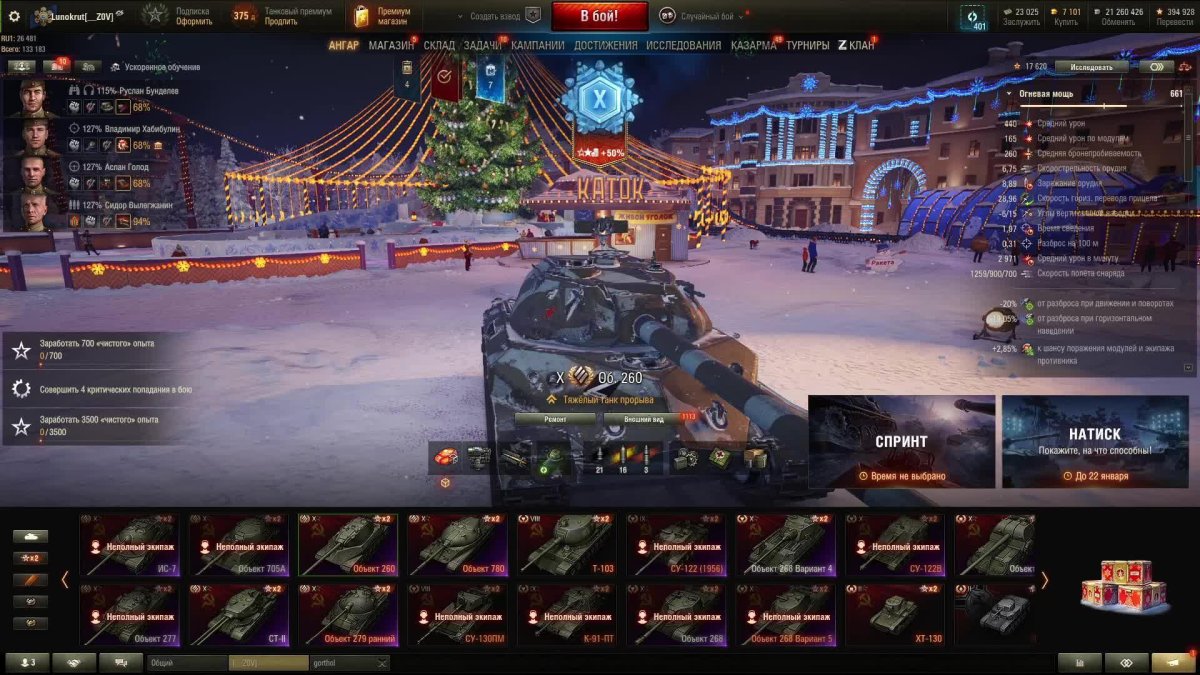Repair tank with the Ремонт button
Screen dimensions: 1200x675
[555, 419]
